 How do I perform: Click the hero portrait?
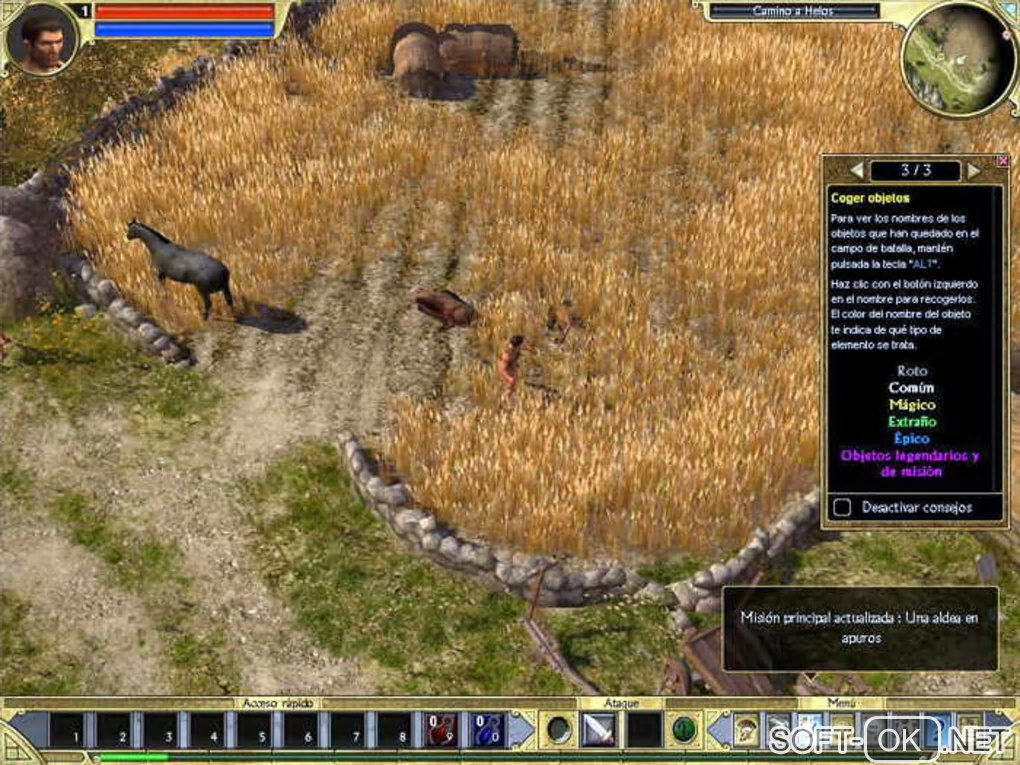[x=42, y=40]
